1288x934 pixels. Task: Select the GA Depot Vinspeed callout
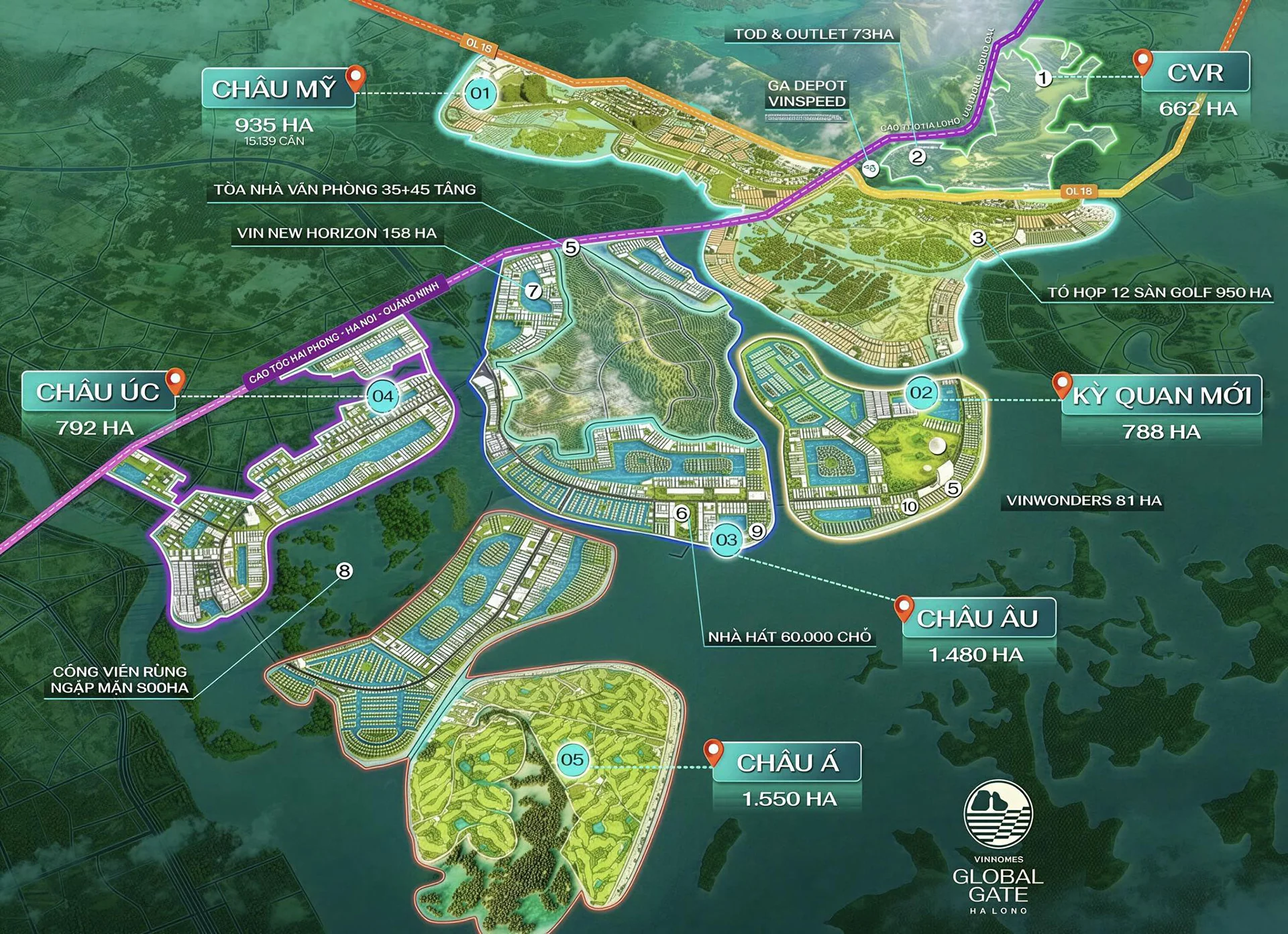806,94
